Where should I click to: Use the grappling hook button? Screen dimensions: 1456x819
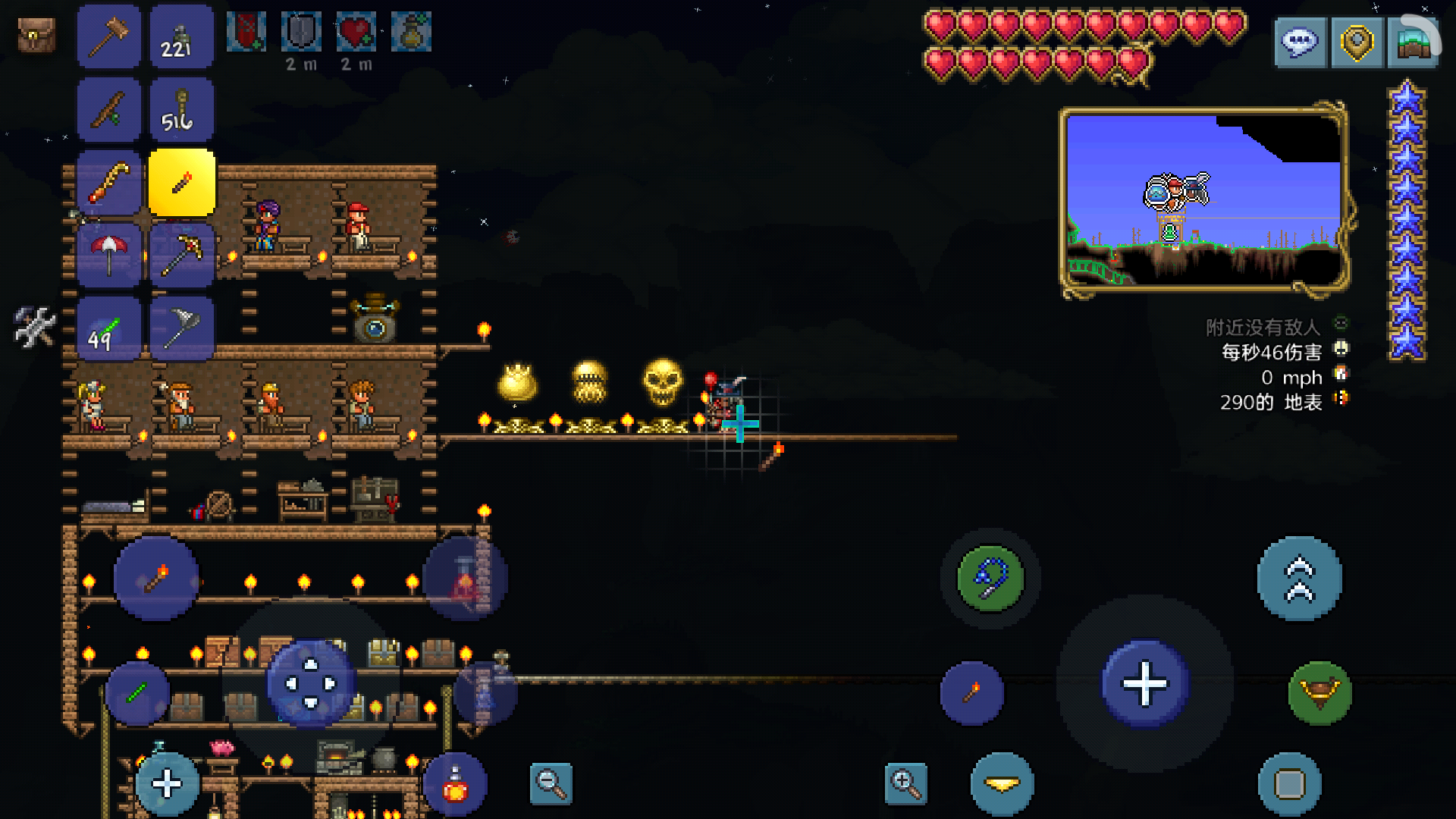(990, 579)
